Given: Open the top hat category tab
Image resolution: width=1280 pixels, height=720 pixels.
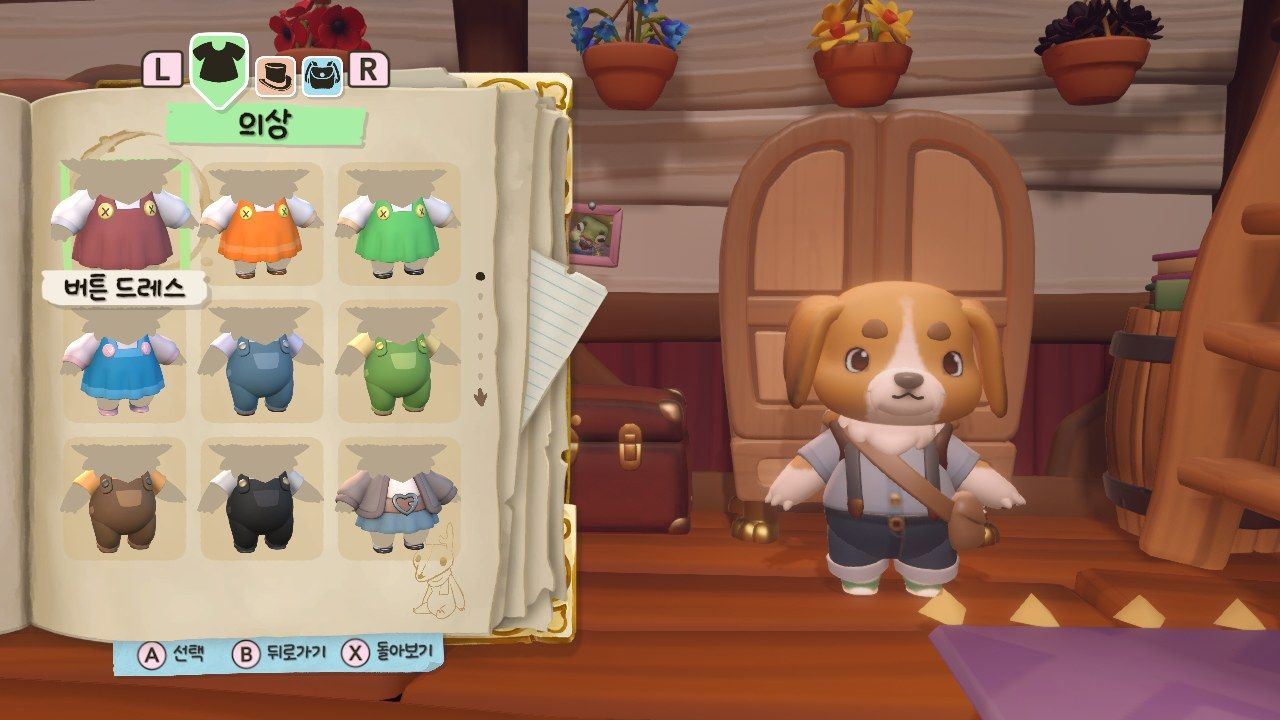Looking at the screenshot, I should click(x=274, y=75).
